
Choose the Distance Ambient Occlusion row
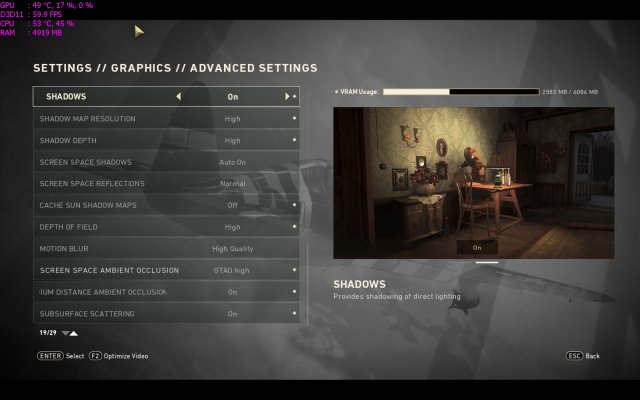(166, 292)
